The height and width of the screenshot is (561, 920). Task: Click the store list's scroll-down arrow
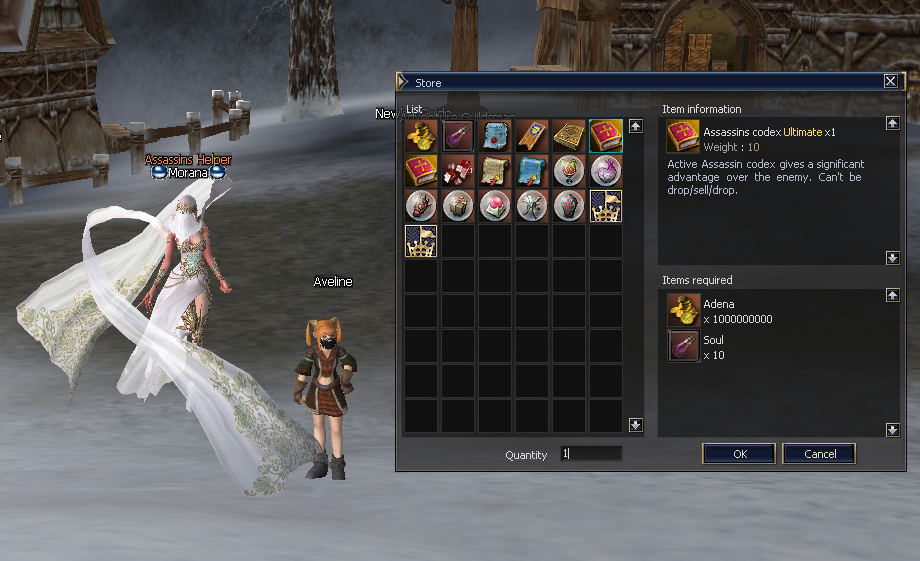pyautogui.click(x=635, y=425)
